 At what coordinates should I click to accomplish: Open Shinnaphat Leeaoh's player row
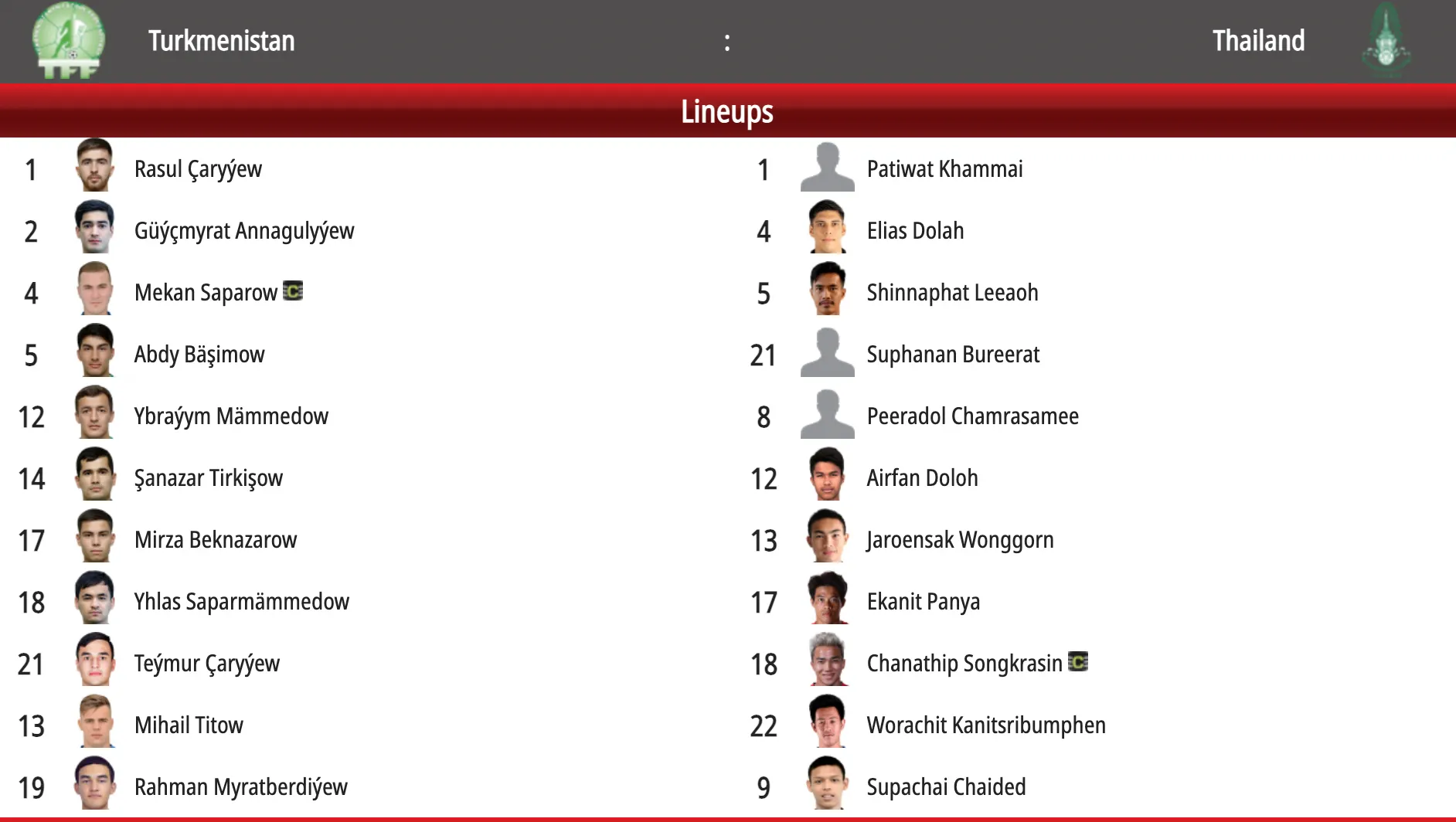click(952, 293)
